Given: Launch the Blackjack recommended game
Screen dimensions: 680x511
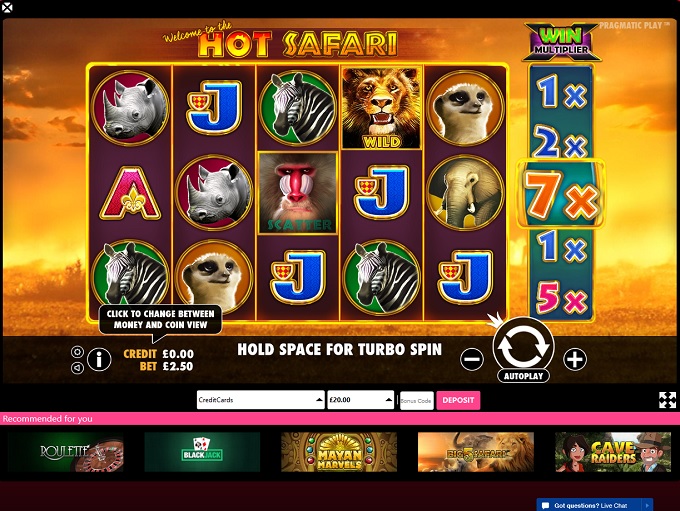Looking at the screenshot, I should 202,452.
